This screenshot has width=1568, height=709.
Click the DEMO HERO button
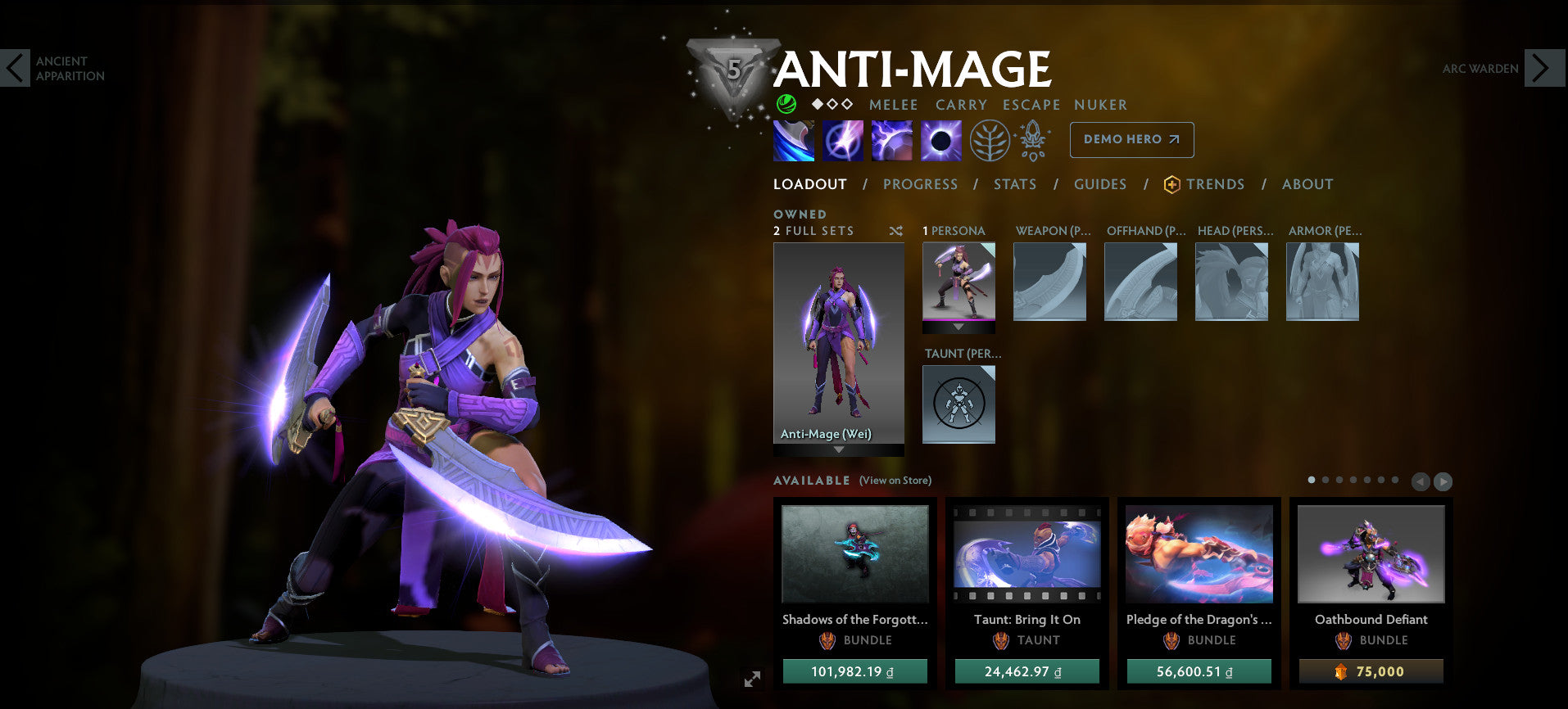point(1131,139)
